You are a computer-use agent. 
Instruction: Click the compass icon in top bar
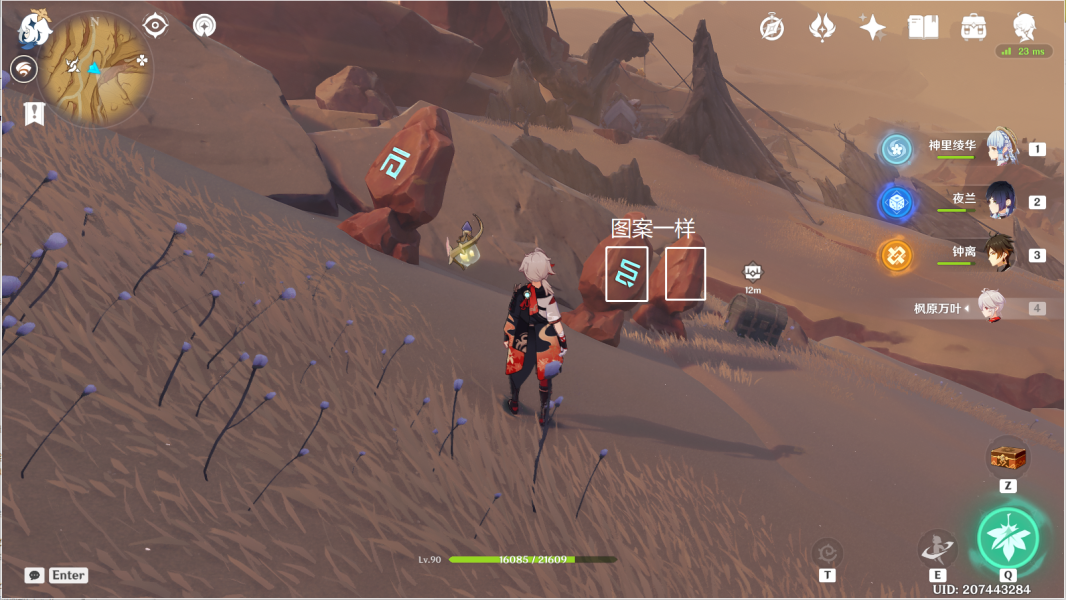771,27
